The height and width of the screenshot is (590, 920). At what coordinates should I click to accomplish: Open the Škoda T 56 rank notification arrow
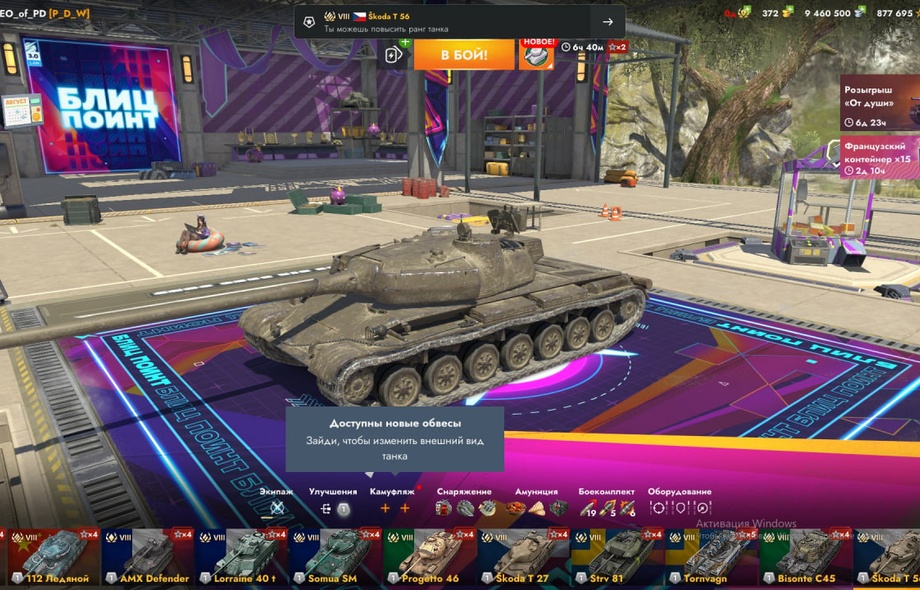pos(607,22)
